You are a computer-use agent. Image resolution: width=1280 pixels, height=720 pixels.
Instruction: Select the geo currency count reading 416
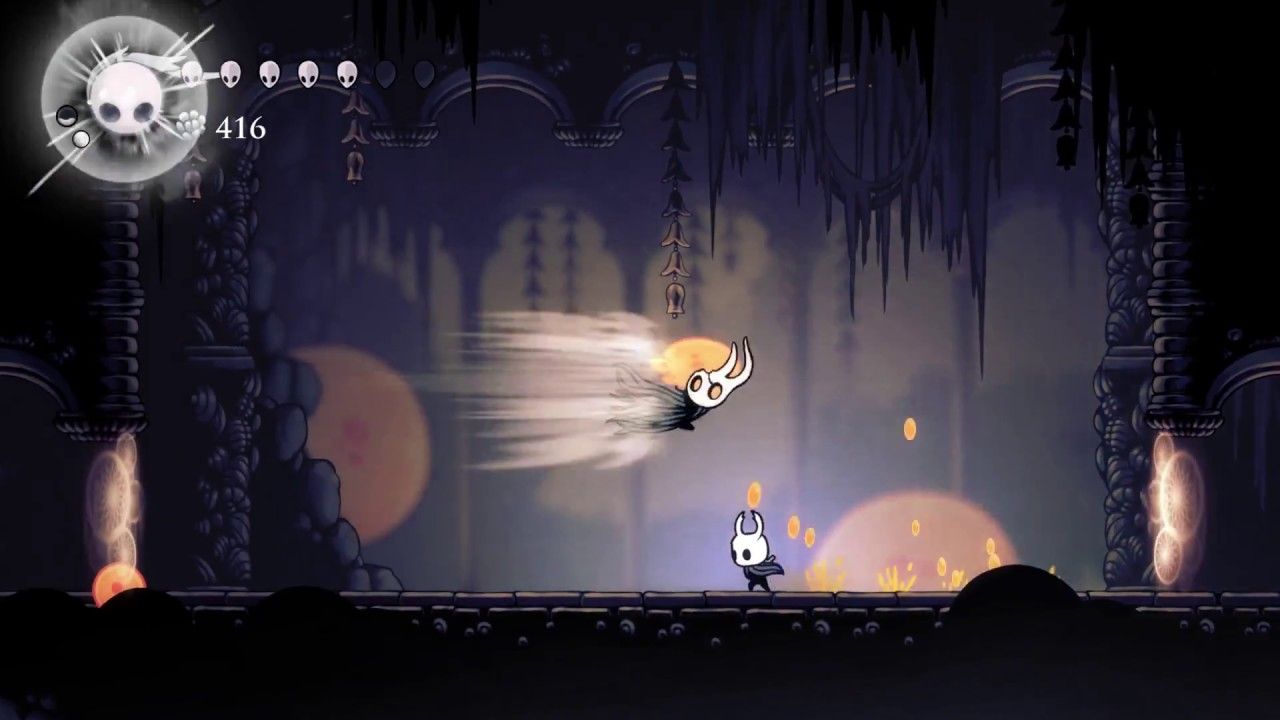pyautogui.click(x=240, y=127)
